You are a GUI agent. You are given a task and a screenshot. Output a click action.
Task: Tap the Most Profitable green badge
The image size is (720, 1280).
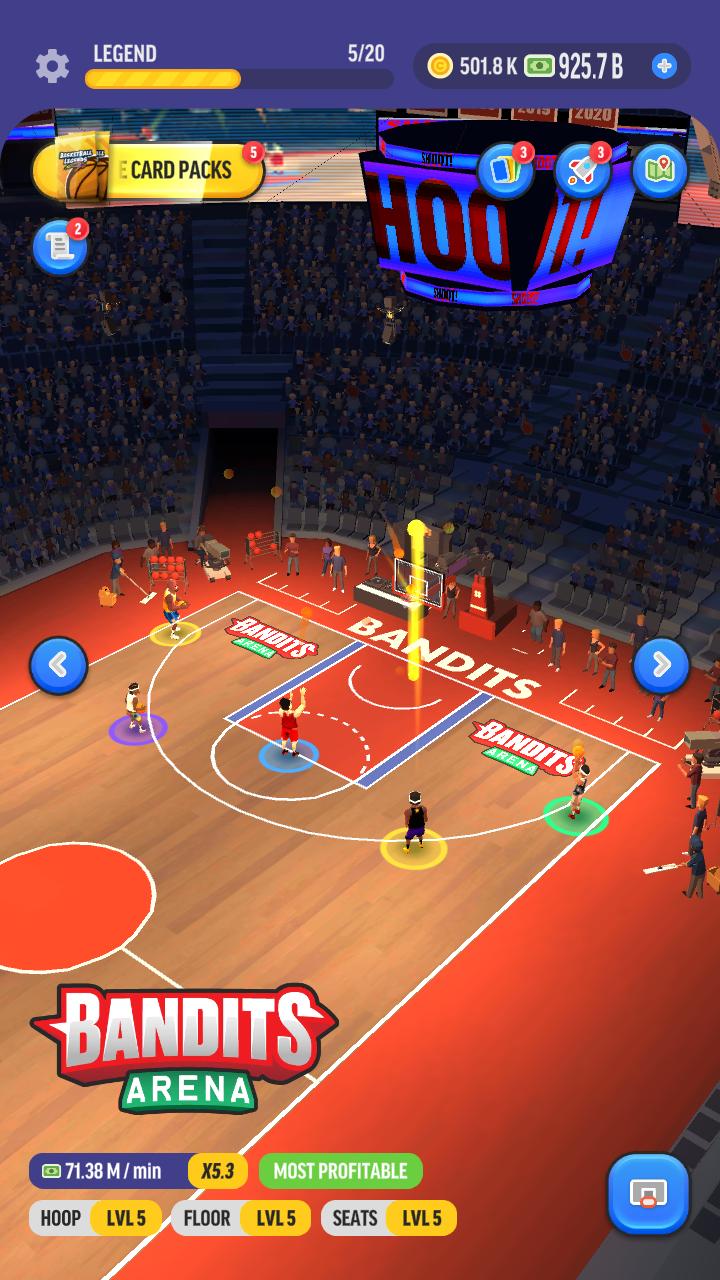coord(340,1171)
